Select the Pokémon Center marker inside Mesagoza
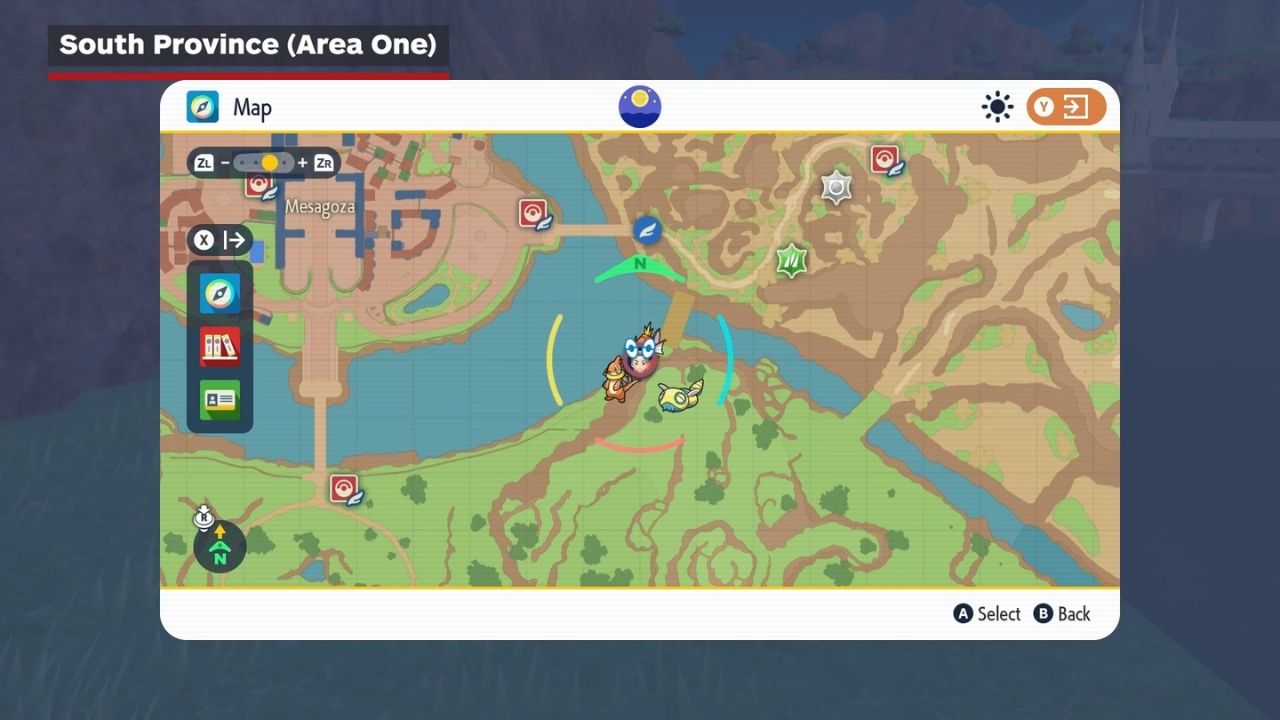This screenshot has width=1280, height=720. point(259,185)
